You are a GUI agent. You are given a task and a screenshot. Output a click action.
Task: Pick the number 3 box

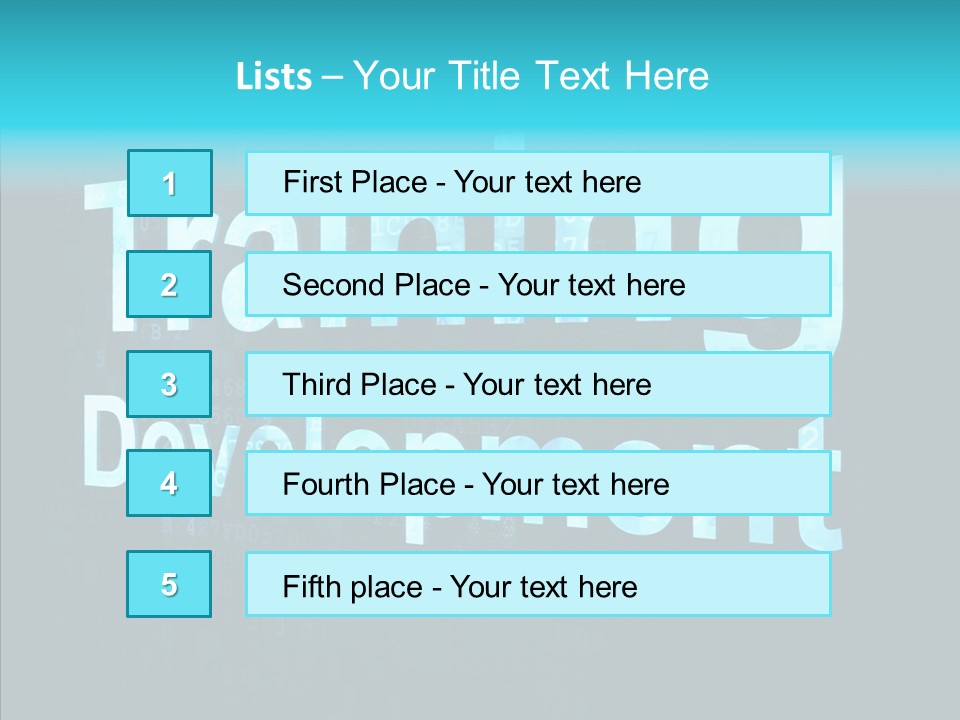tap(170, 384)
